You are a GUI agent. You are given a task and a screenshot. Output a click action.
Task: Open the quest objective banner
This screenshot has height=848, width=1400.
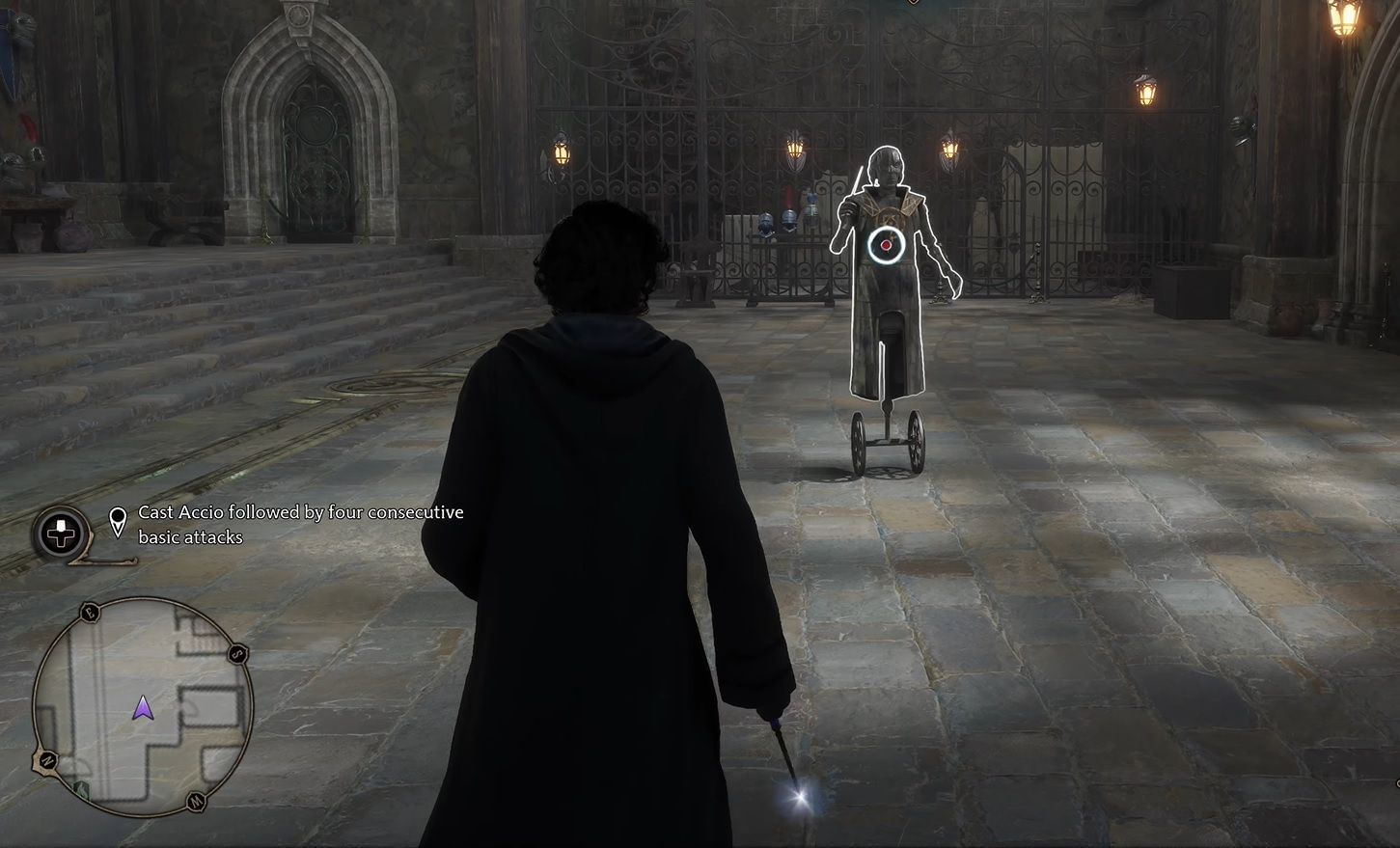pyautogui.click(x=289, y=524)
